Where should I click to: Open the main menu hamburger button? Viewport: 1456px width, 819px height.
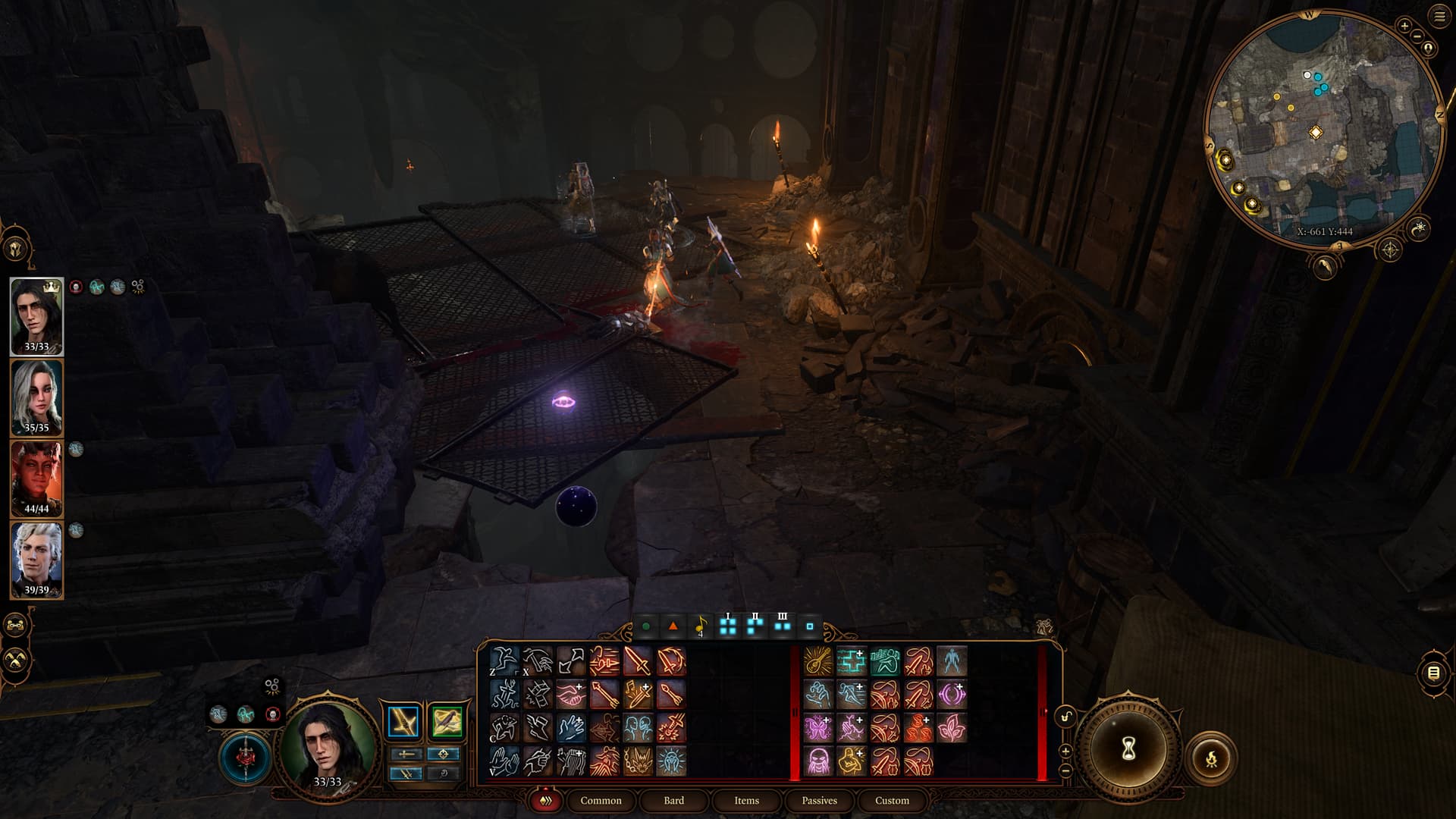pos(1439,17)
